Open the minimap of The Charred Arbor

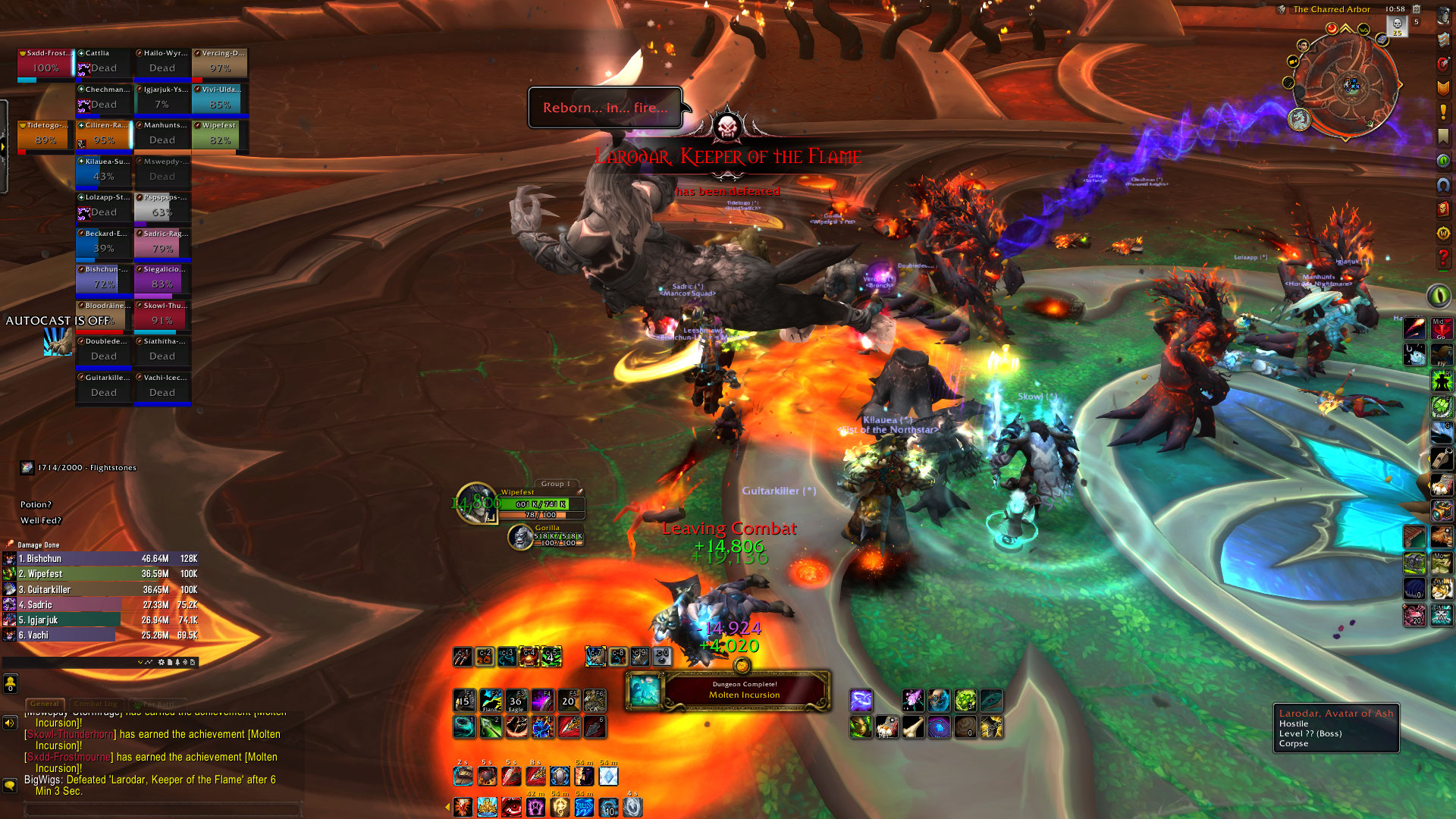[1346, 85]
